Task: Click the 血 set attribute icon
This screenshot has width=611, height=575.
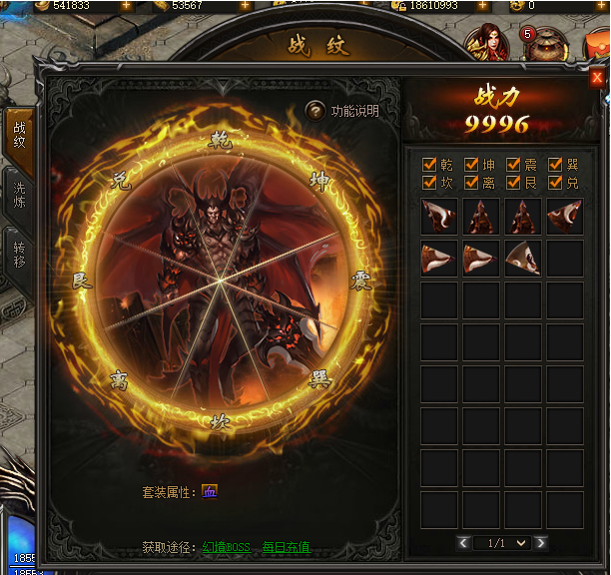Action: coord(209,492)
